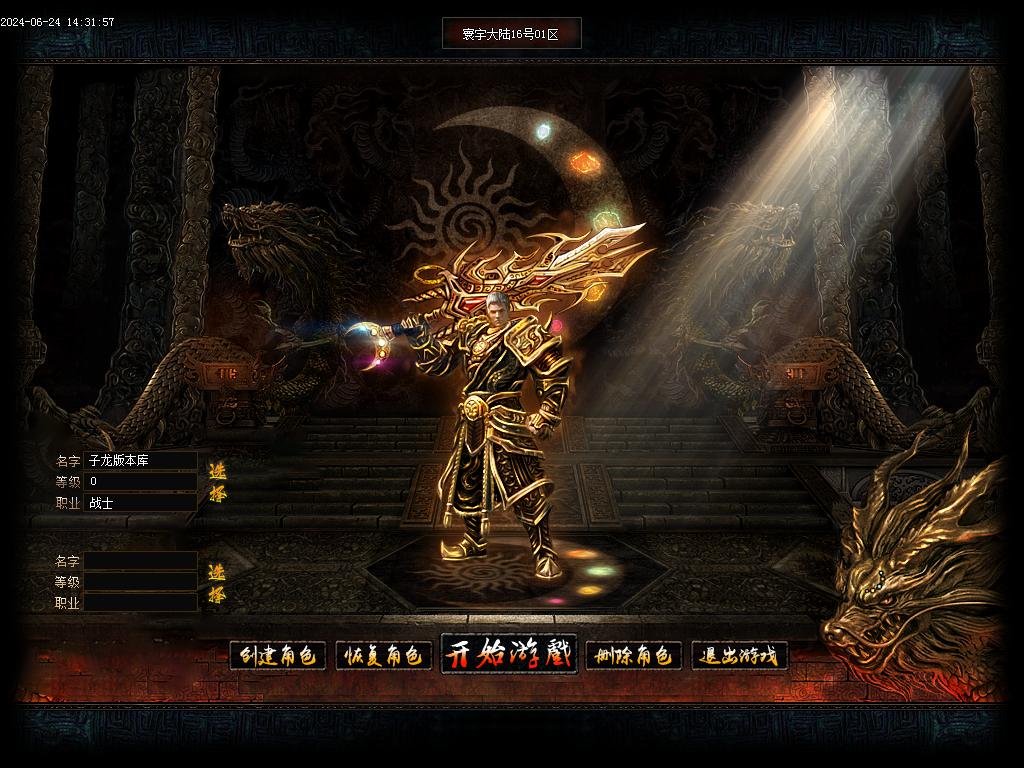Choose the 恢复角色 restore character button
This screenshot has width=1024, height=768.
(384, 656)
